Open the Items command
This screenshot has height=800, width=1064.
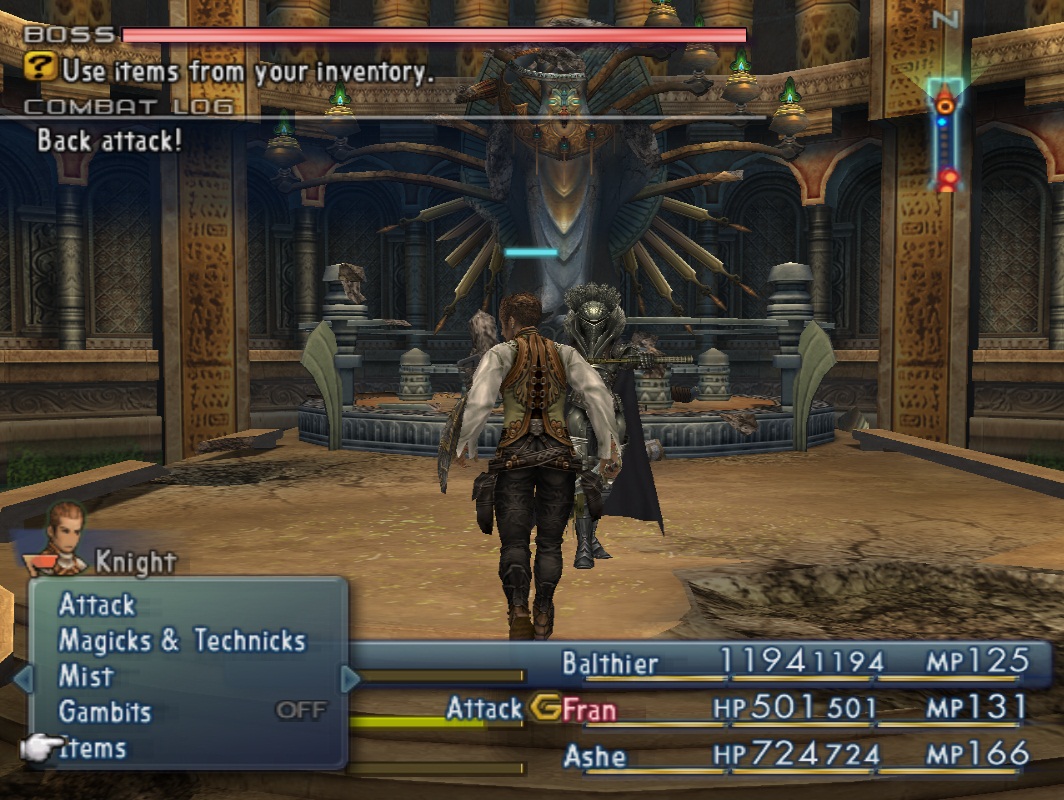point(94,748)
